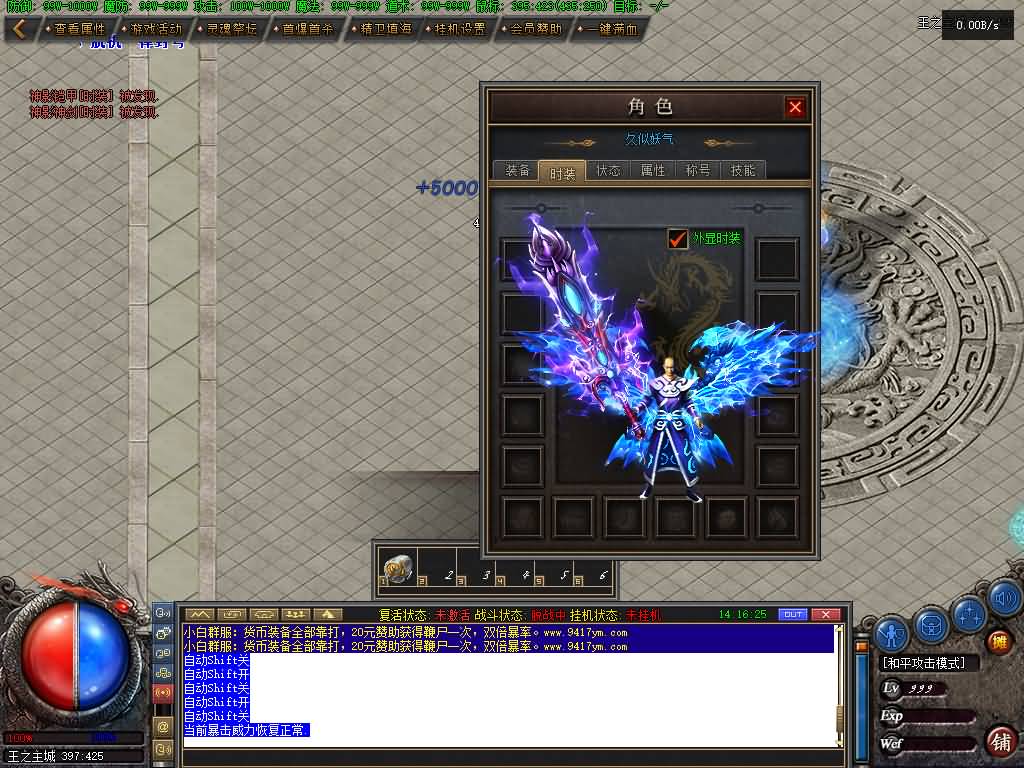
Task: Toggle the 外显时装 checkbox
Action: coord(678,239)
